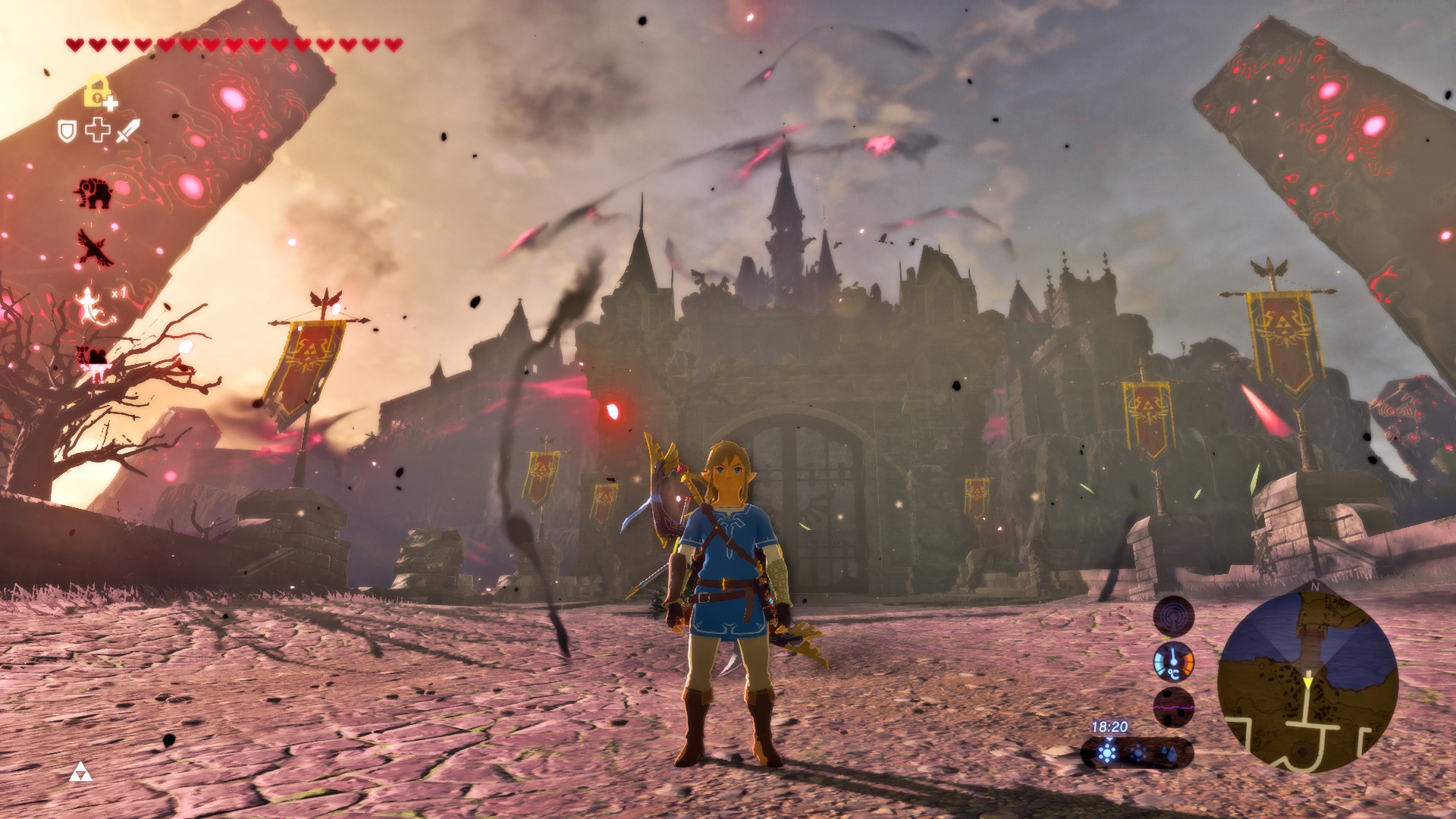Expand the current weather indicator above the forecast bar
The height and width of the screenshot is (819, 1456).
point(1109,738)
